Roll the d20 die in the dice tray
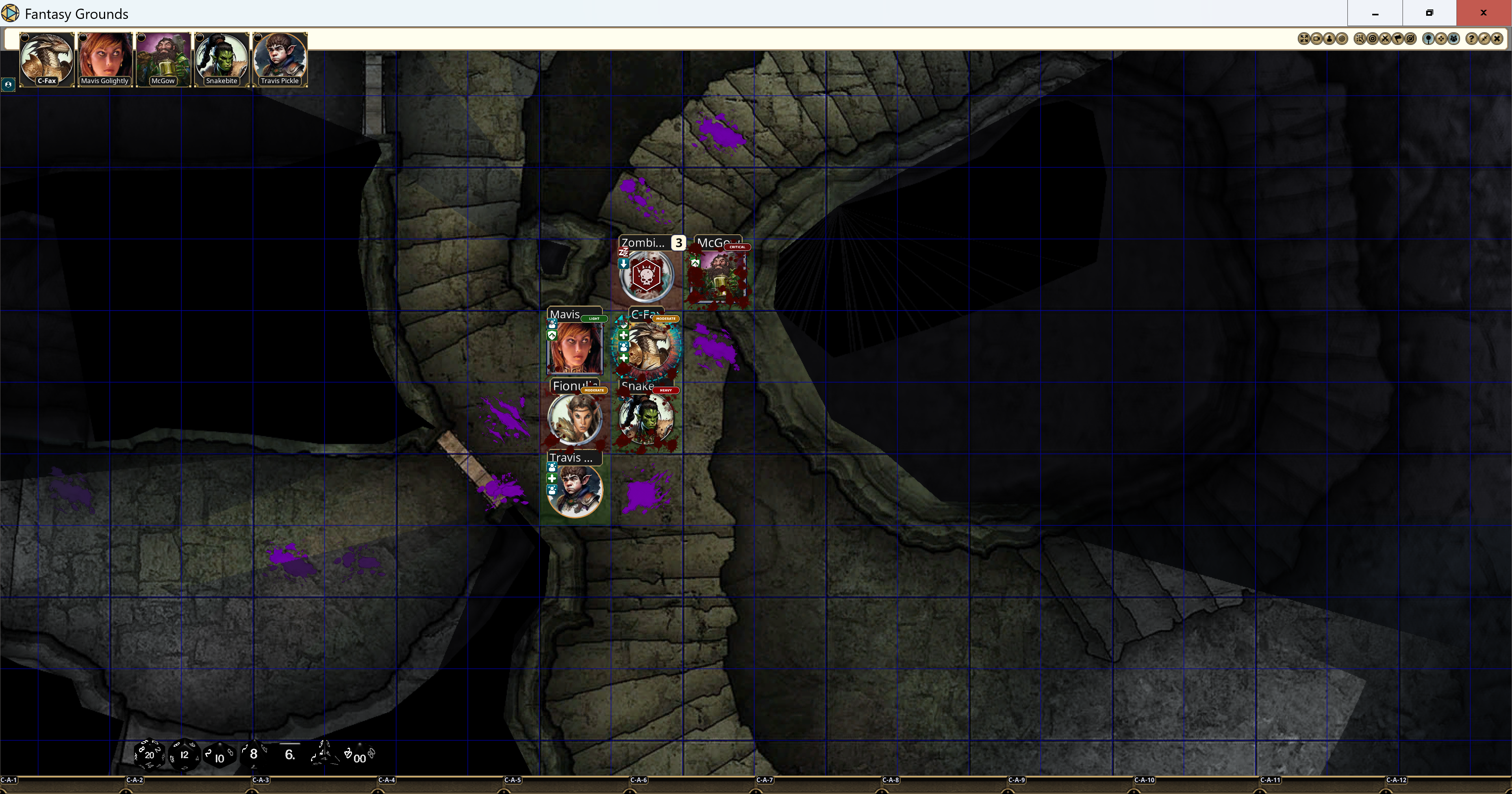This screenshot has height=794, width=1512. click(150, 756)
